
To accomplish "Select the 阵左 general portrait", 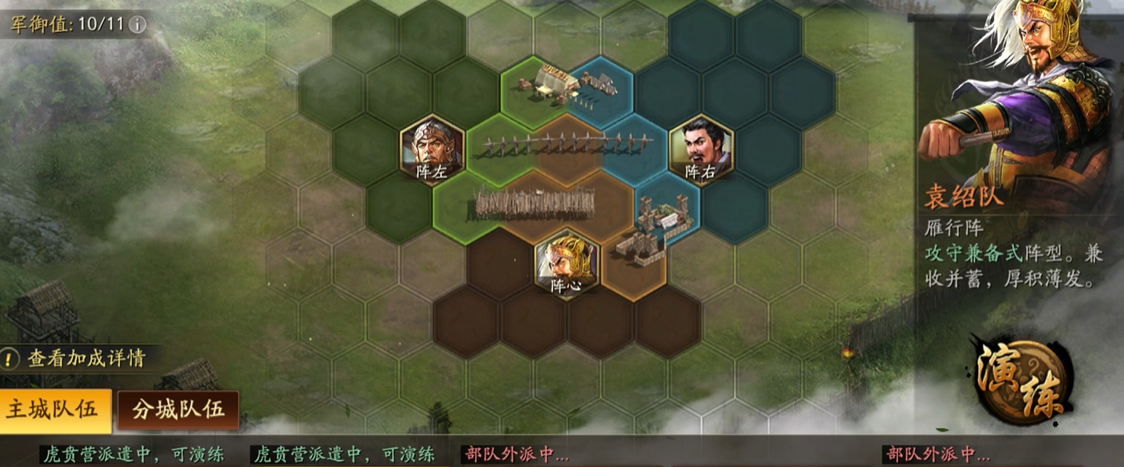I will 431,149.
